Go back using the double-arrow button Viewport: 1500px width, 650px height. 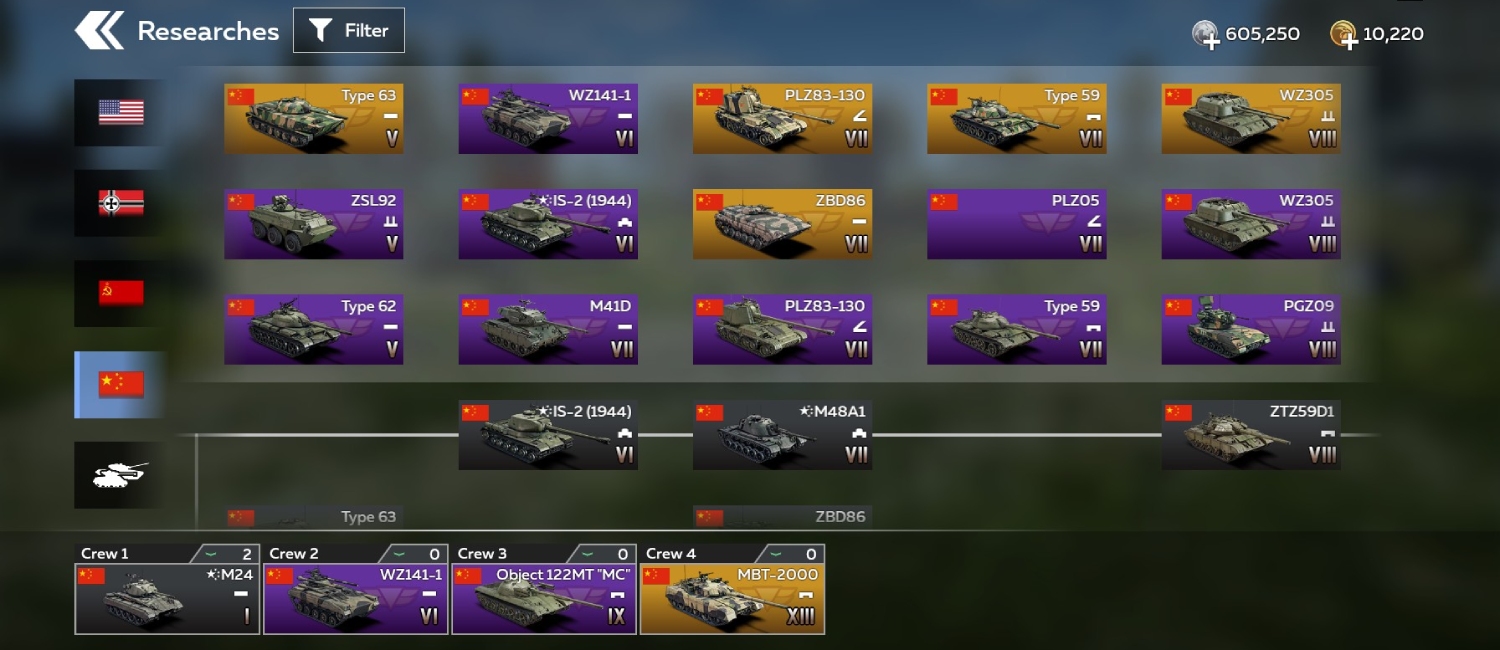(x=99, y=31)
